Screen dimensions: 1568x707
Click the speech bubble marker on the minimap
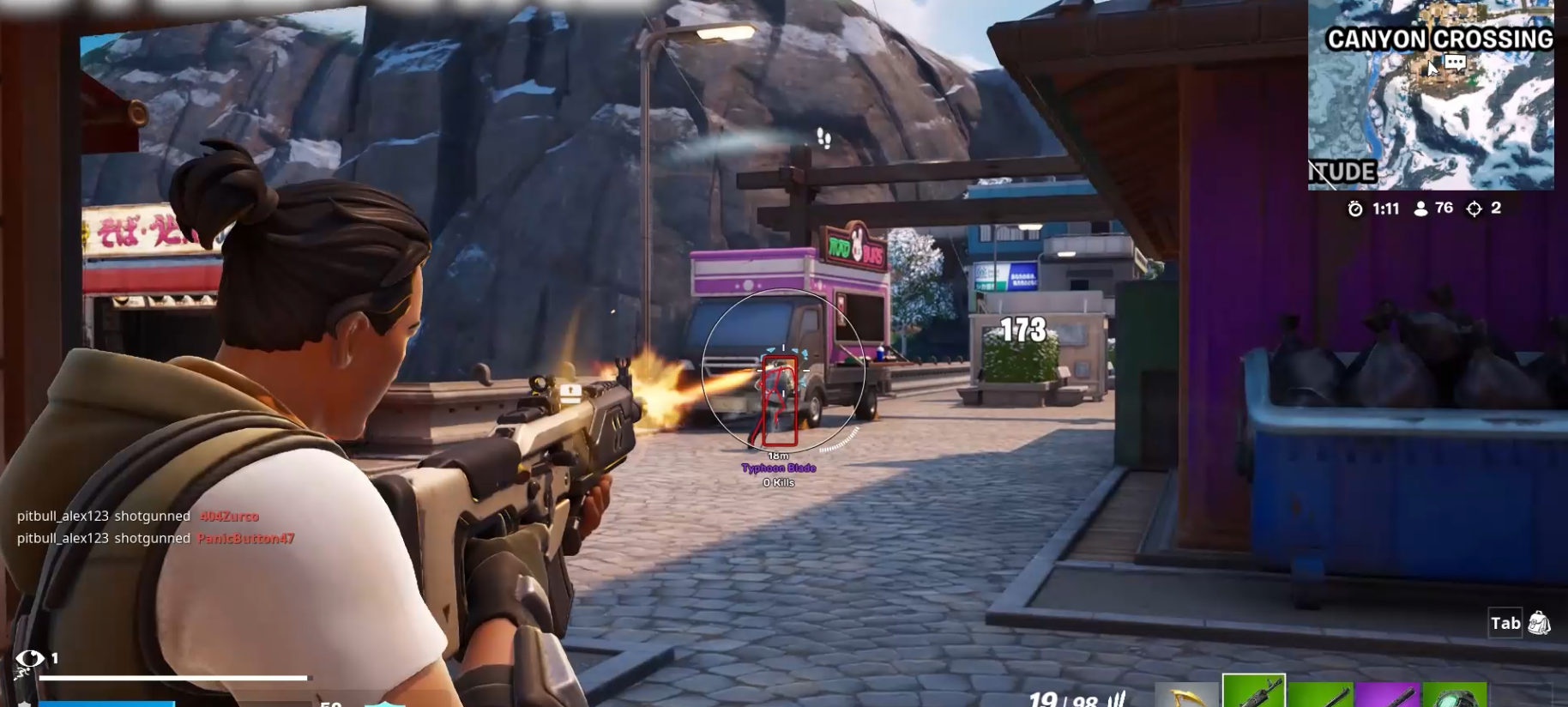tap(1455, 63)
